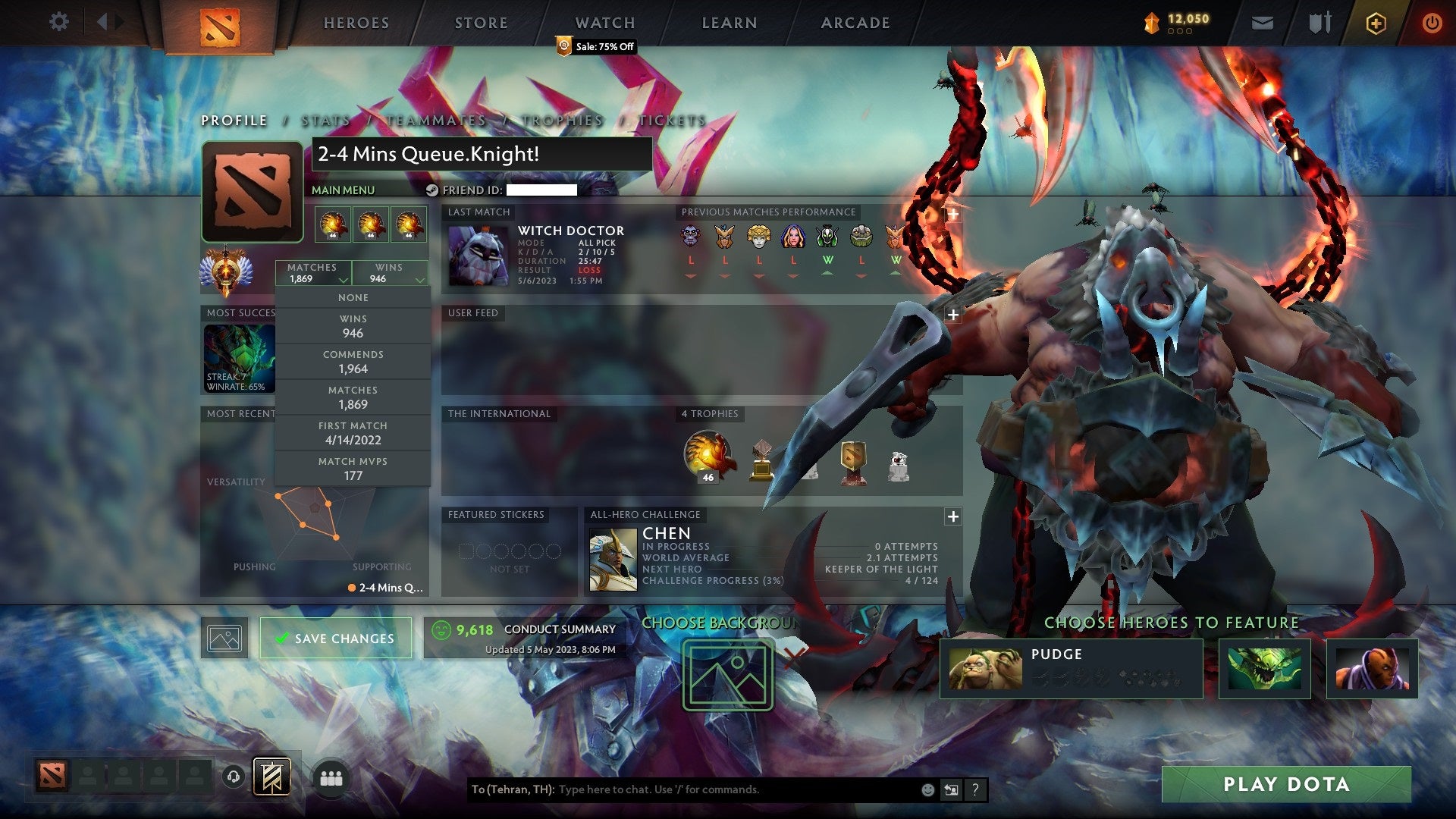The height and width of the screenshot is (819, 1456).
Task: Open the emoticon picker in the chat bar
Action: click(927, 789)
